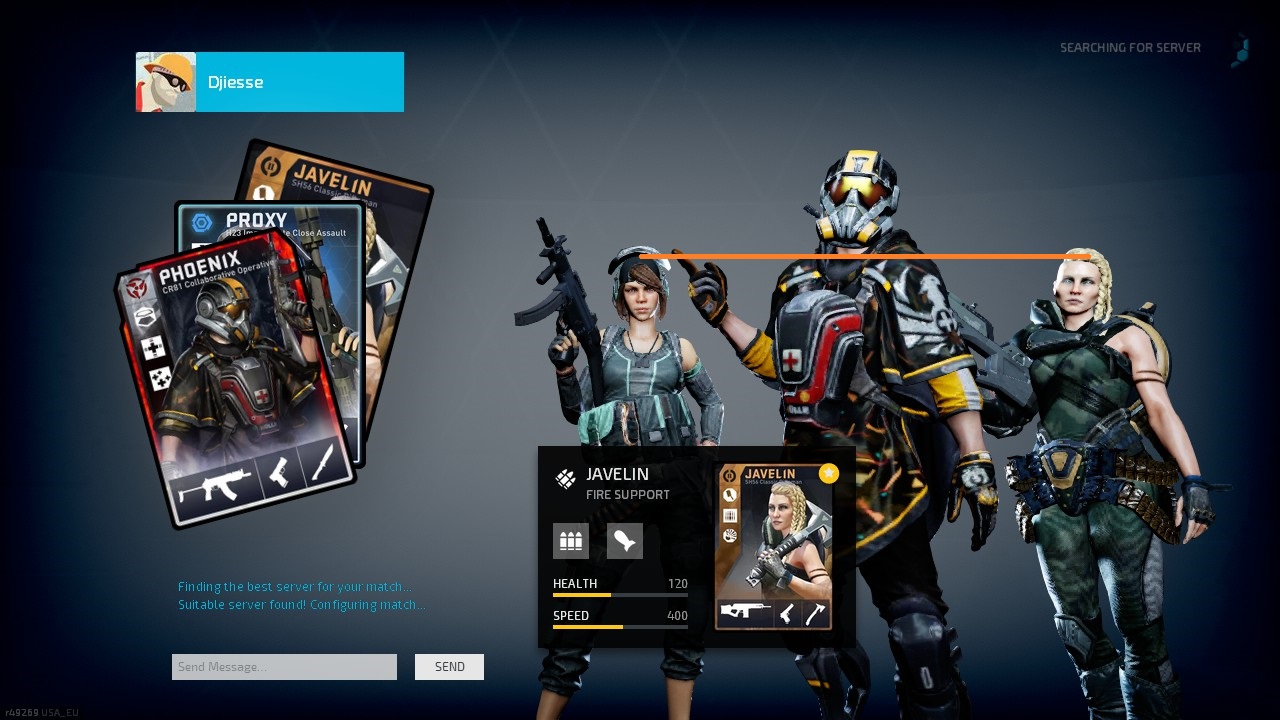The width and height of the screenshot is (1280, 720).
Task: Open Djiesse's player profile banner
Action: tap(270, 82)
